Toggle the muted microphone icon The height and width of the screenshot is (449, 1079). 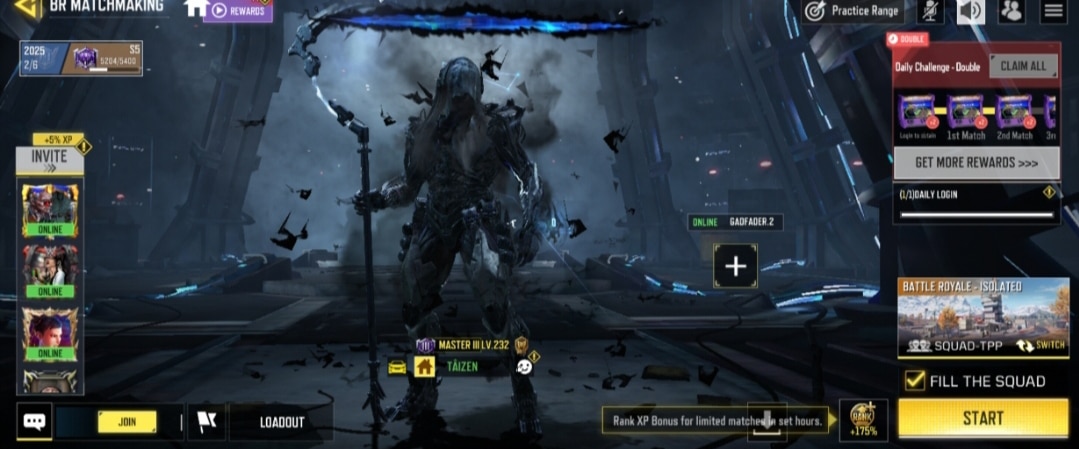tap(931, 11)
